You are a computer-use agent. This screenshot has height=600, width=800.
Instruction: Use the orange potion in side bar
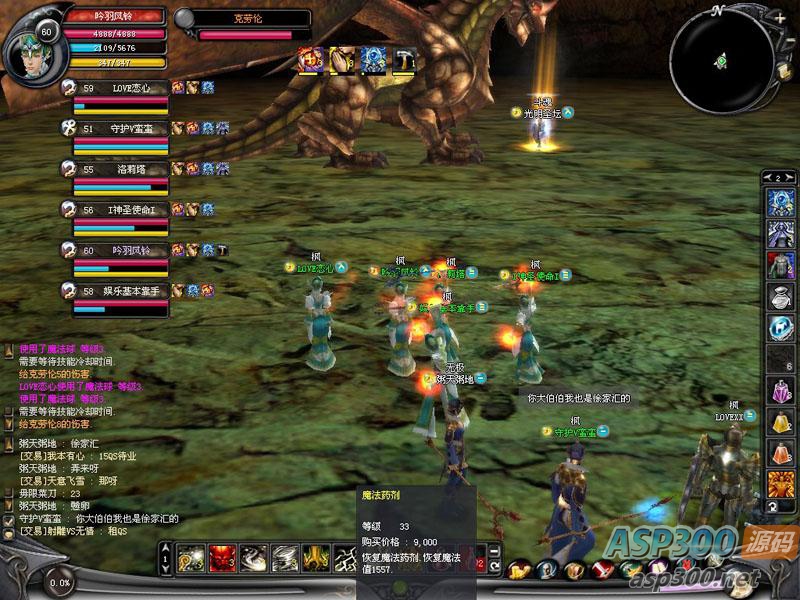pos(780,453)
